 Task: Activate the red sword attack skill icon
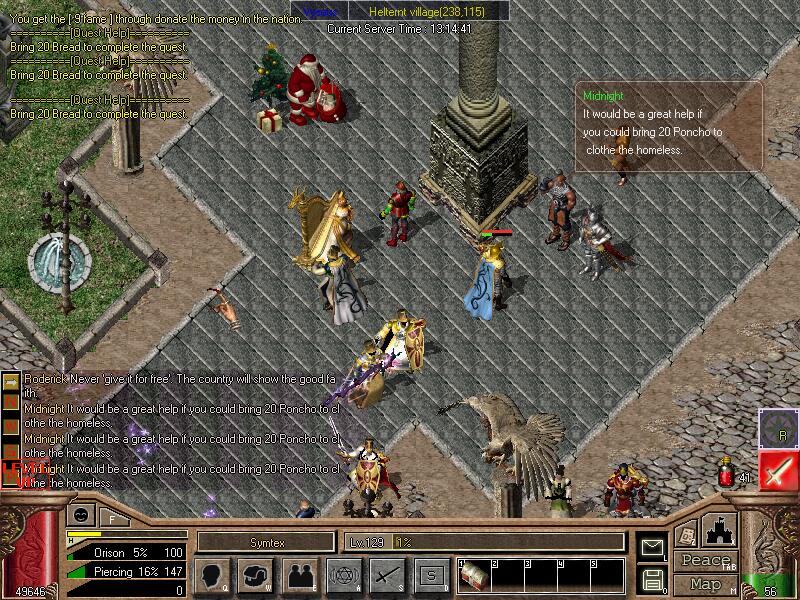[778, 470]
